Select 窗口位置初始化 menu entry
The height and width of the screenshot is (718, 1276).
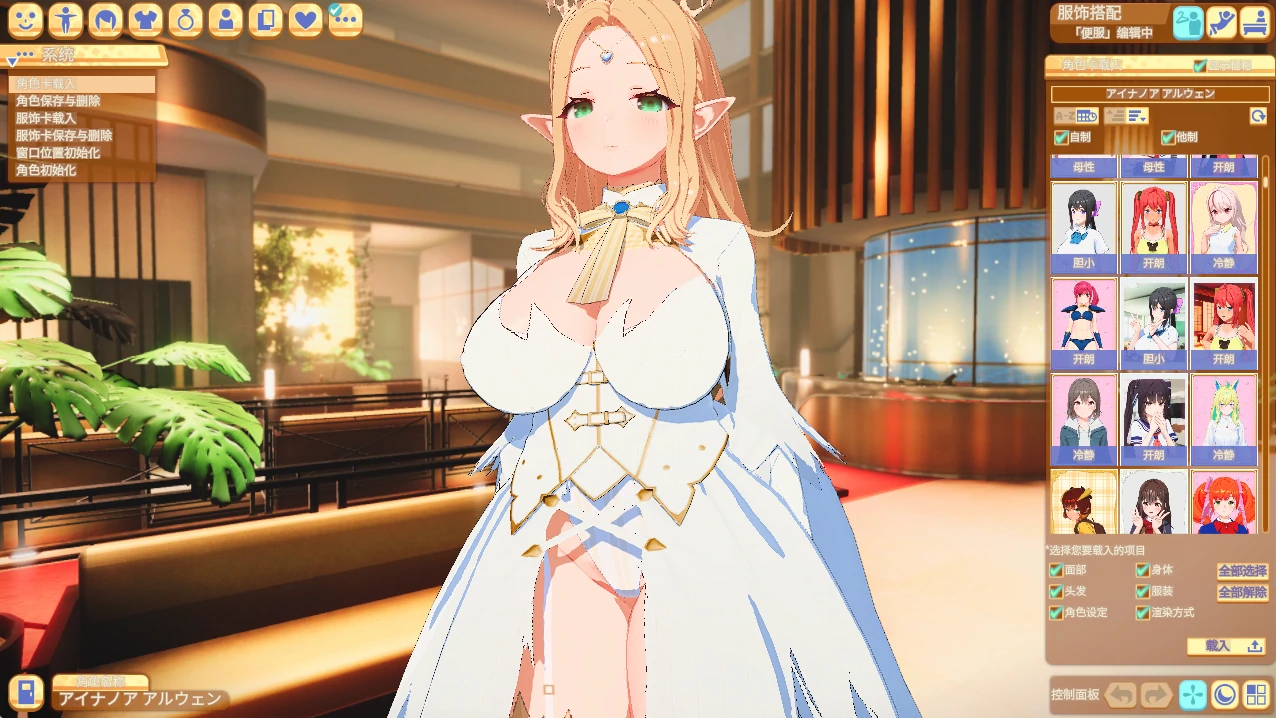pos(58,153)
